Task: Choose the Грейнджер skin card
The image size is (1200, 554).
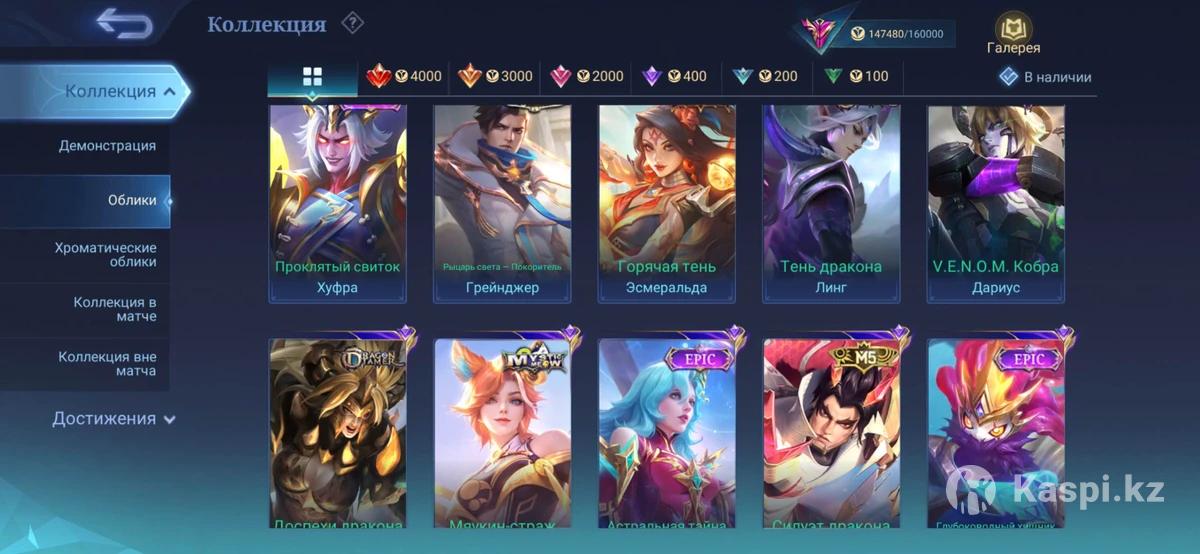Action: (502, 203)
